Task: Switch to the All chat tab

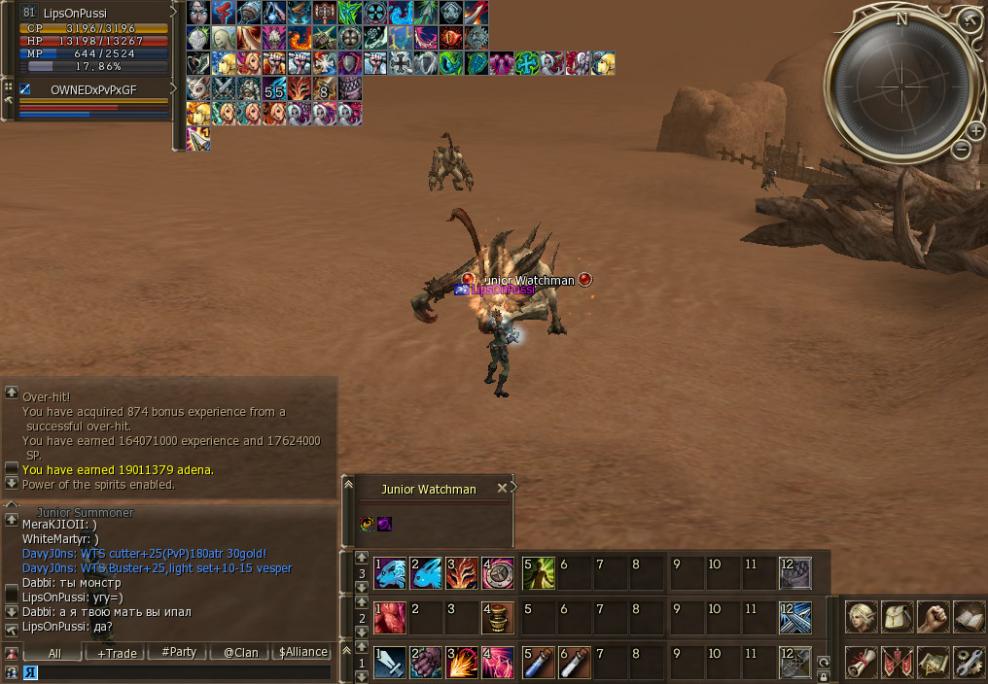Action: click(x=54, y=652)
